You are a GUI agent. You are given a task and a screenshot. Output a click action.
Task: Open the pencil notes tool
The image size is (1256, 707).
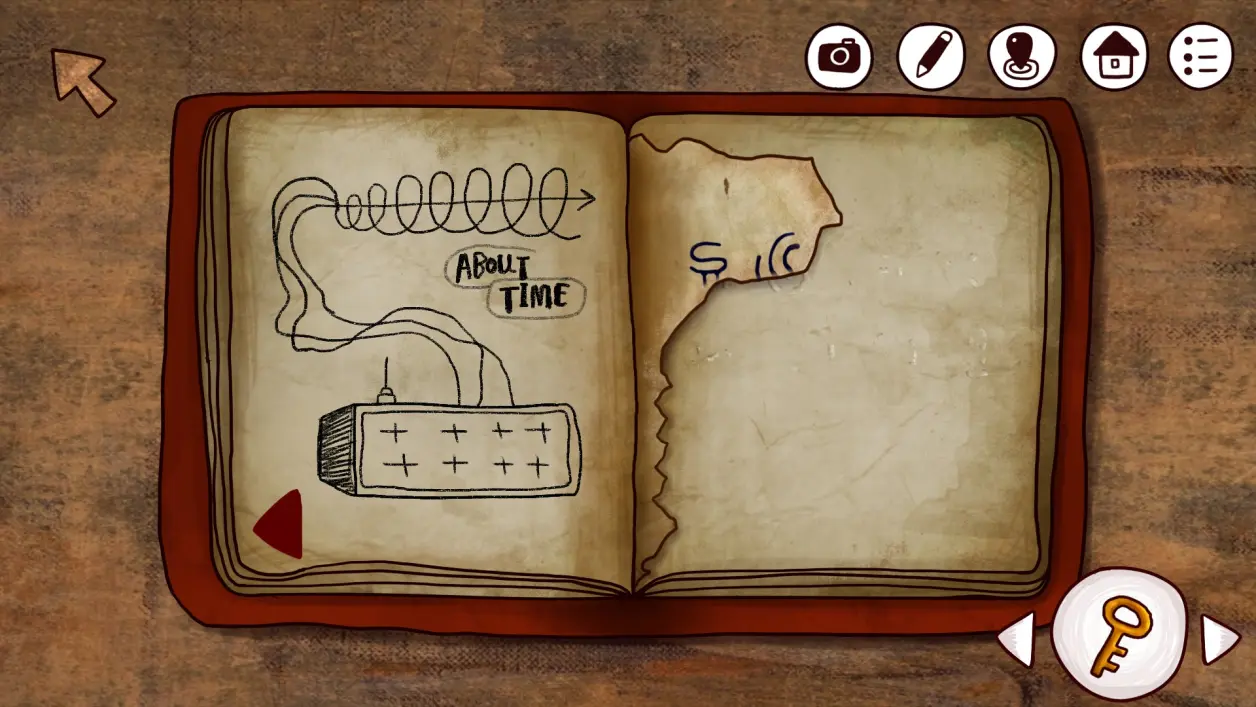pyautogui.click(x=930, y=56)
